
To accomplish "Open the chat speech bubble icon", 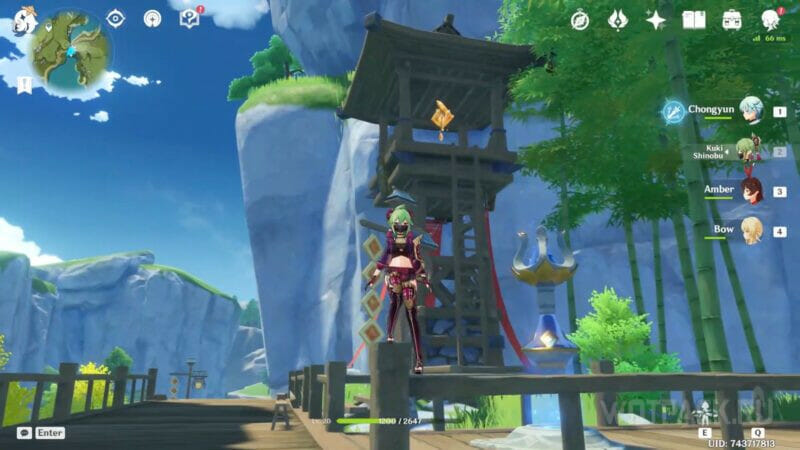I will point(24,433).
